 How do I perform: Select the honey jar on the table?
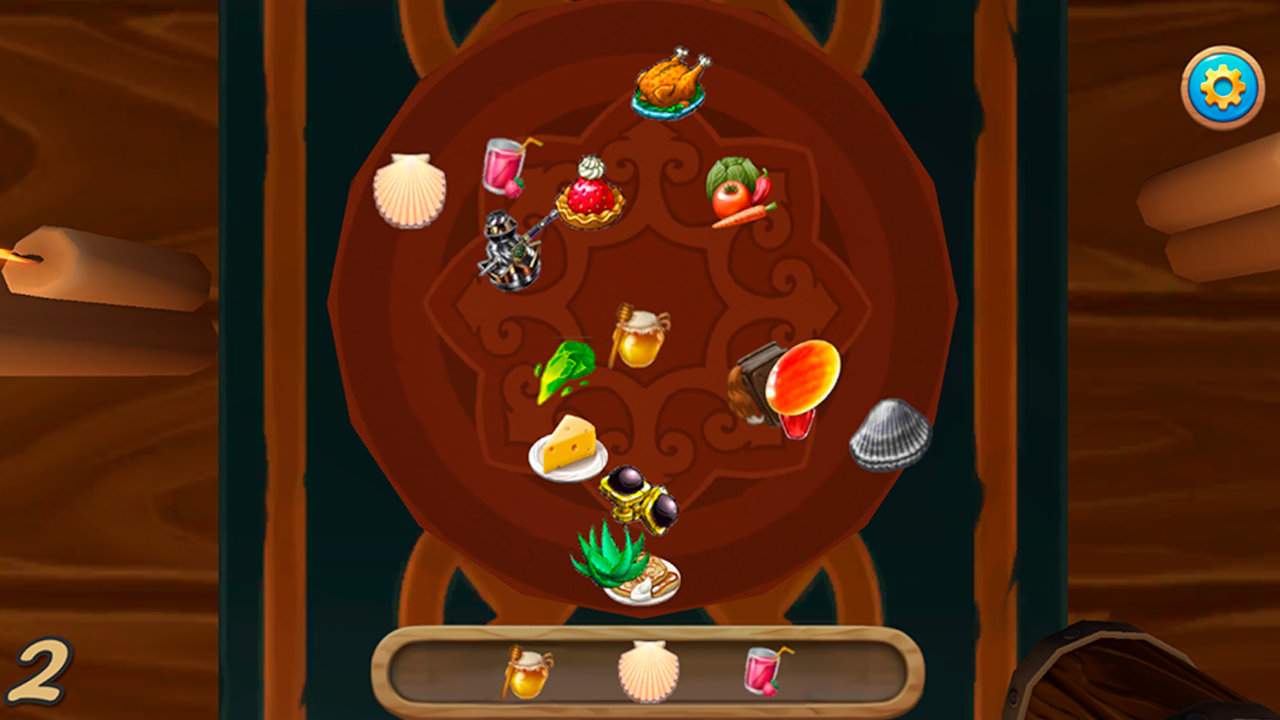(640, 333)
